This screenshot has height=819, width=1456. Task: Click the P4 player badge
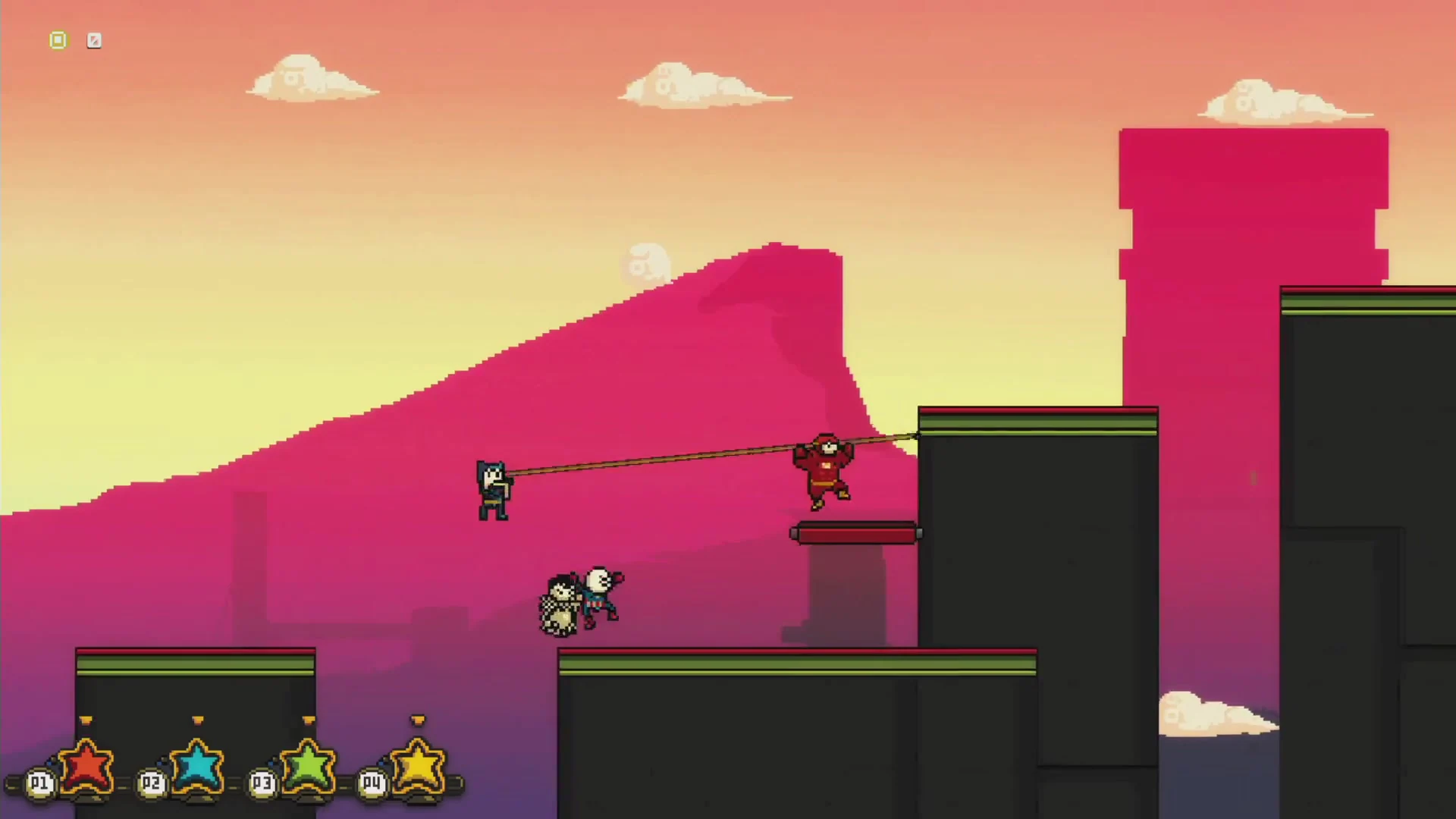tap(371, 783)
